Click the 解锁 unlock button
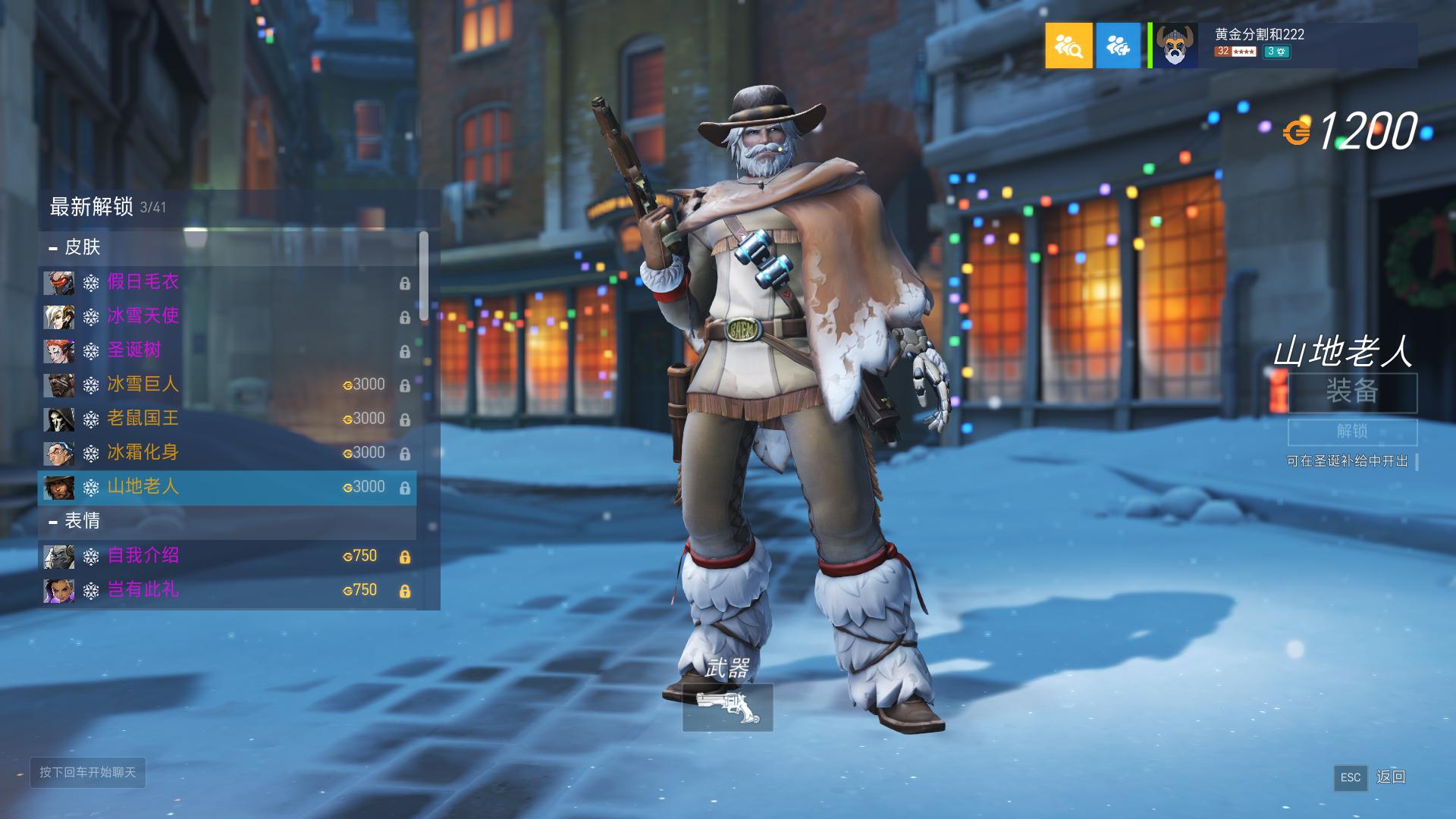 (1352, 431)
